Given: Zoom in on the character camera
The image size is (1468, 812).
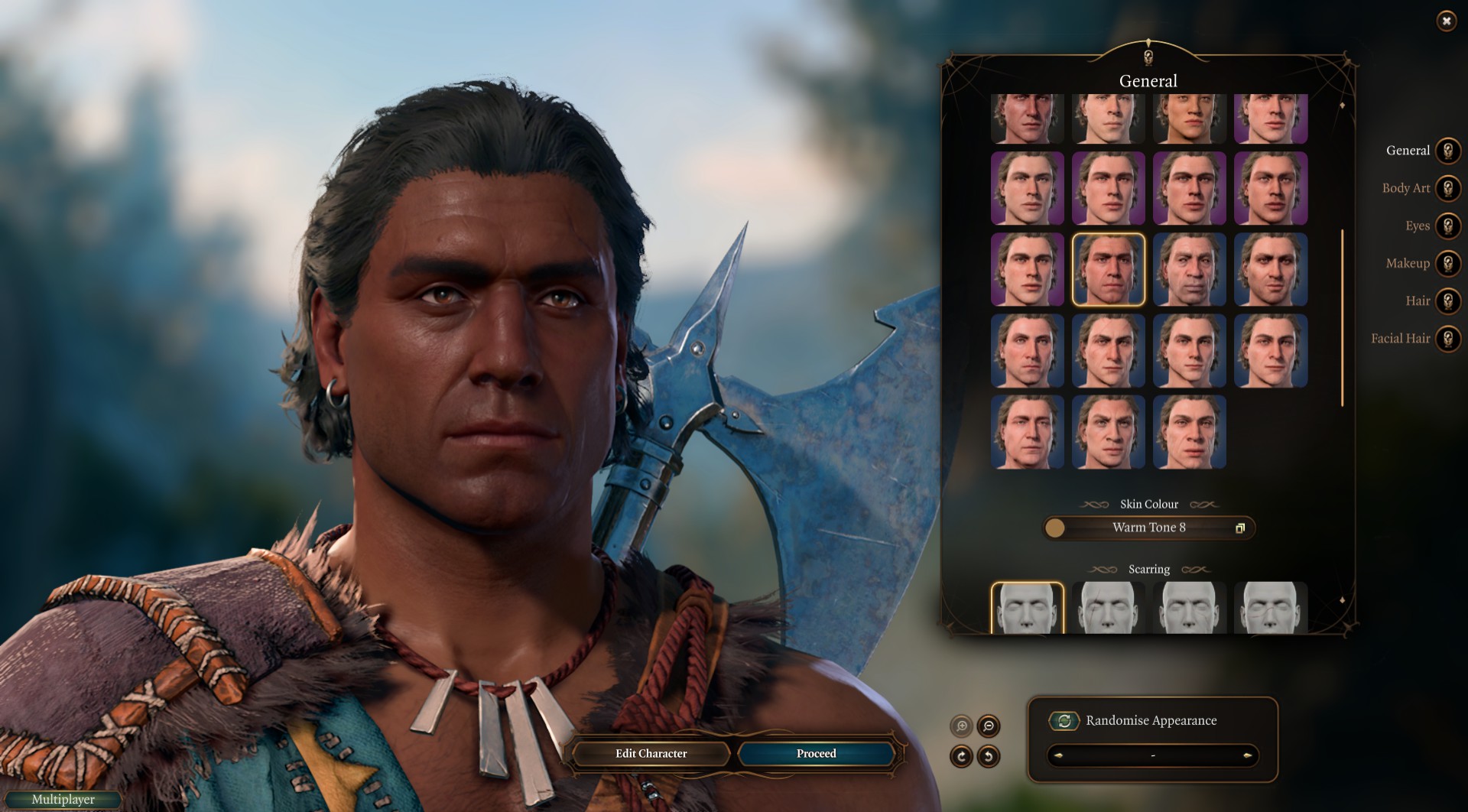Looking at the screenshot, I should pyautogui.click(x=961, y=726).
